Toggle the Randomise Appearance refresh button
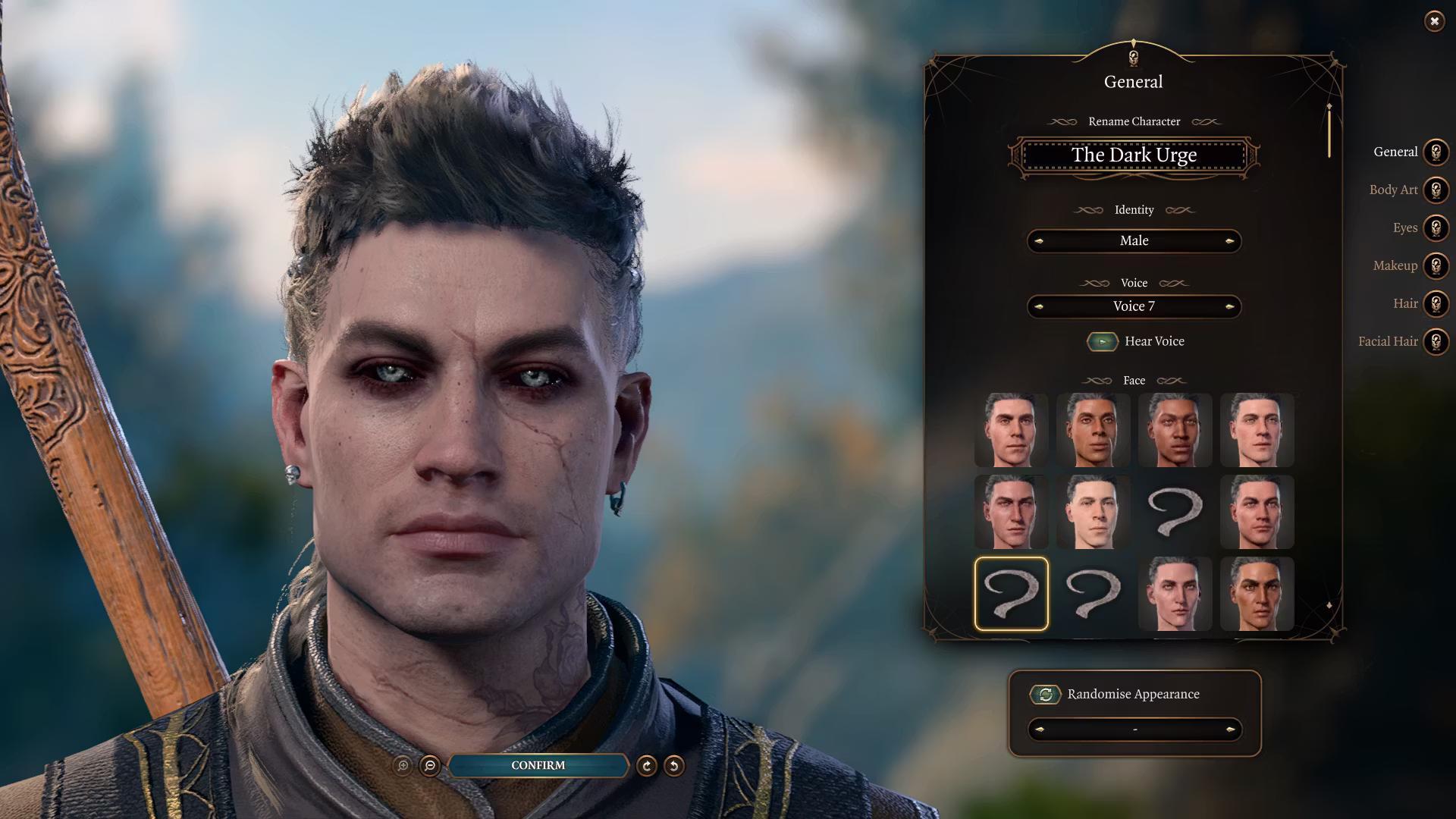Screen dimensions: 1456x819 (x=1045, y=694)
